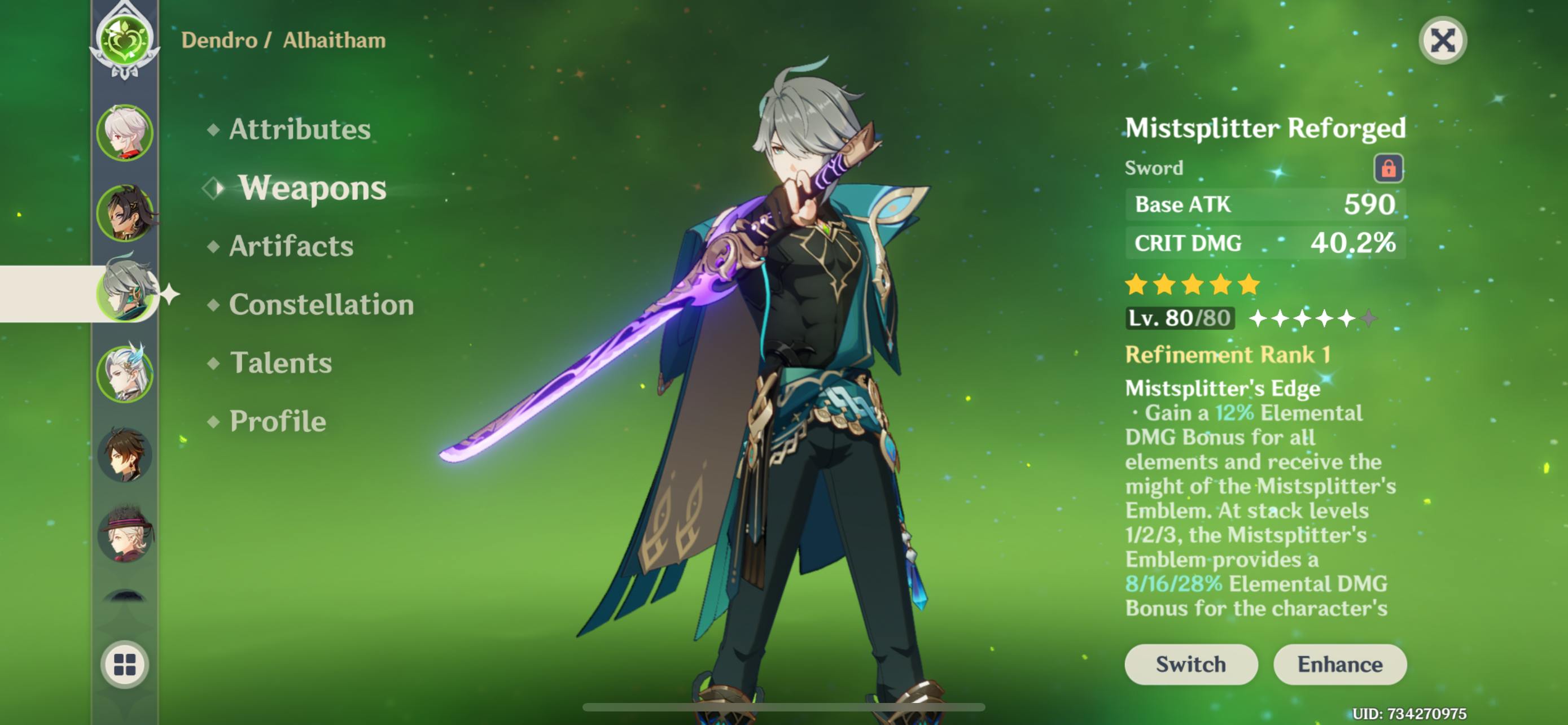Pick the silver-haired character with blue feather
Screen dimensions: 1568x725
pos(125,374)
